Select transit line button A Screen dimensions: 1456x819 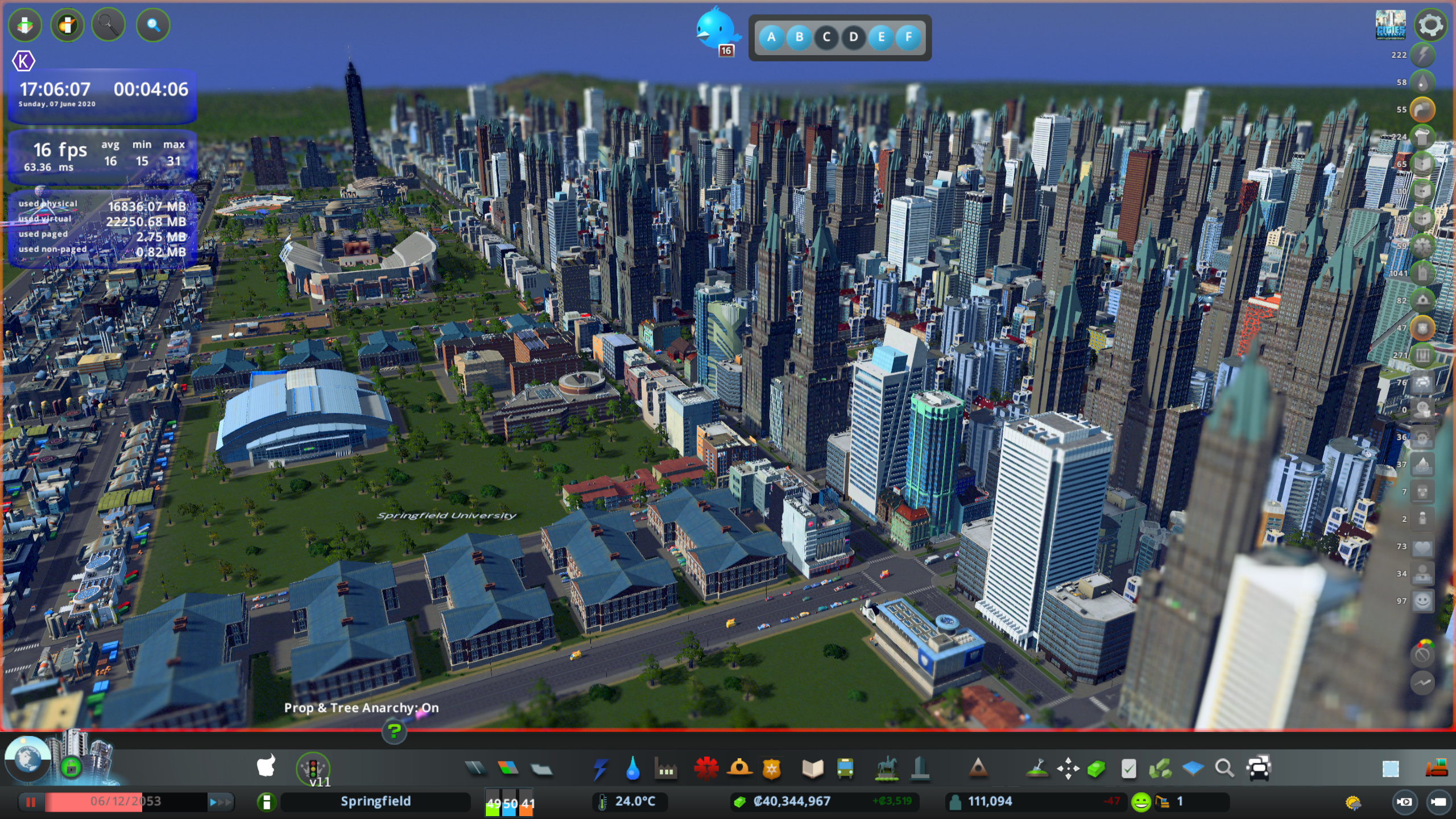pos(771,38)
